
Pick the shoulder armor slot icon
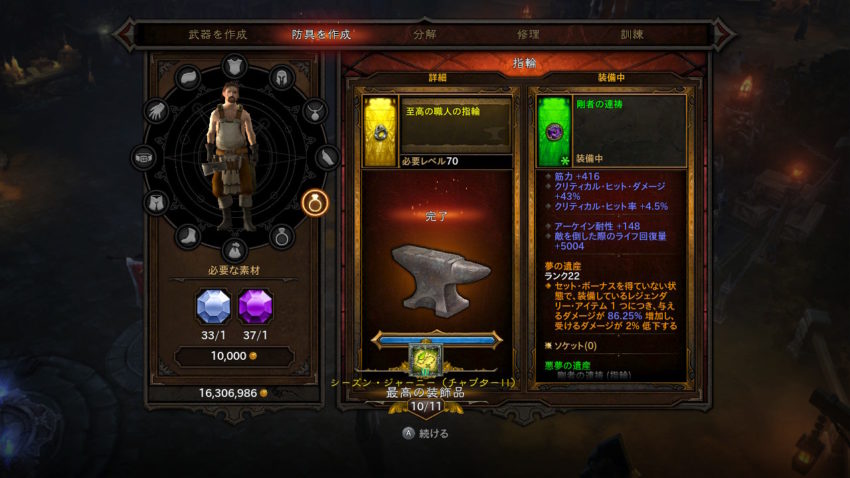click(189, 78)
